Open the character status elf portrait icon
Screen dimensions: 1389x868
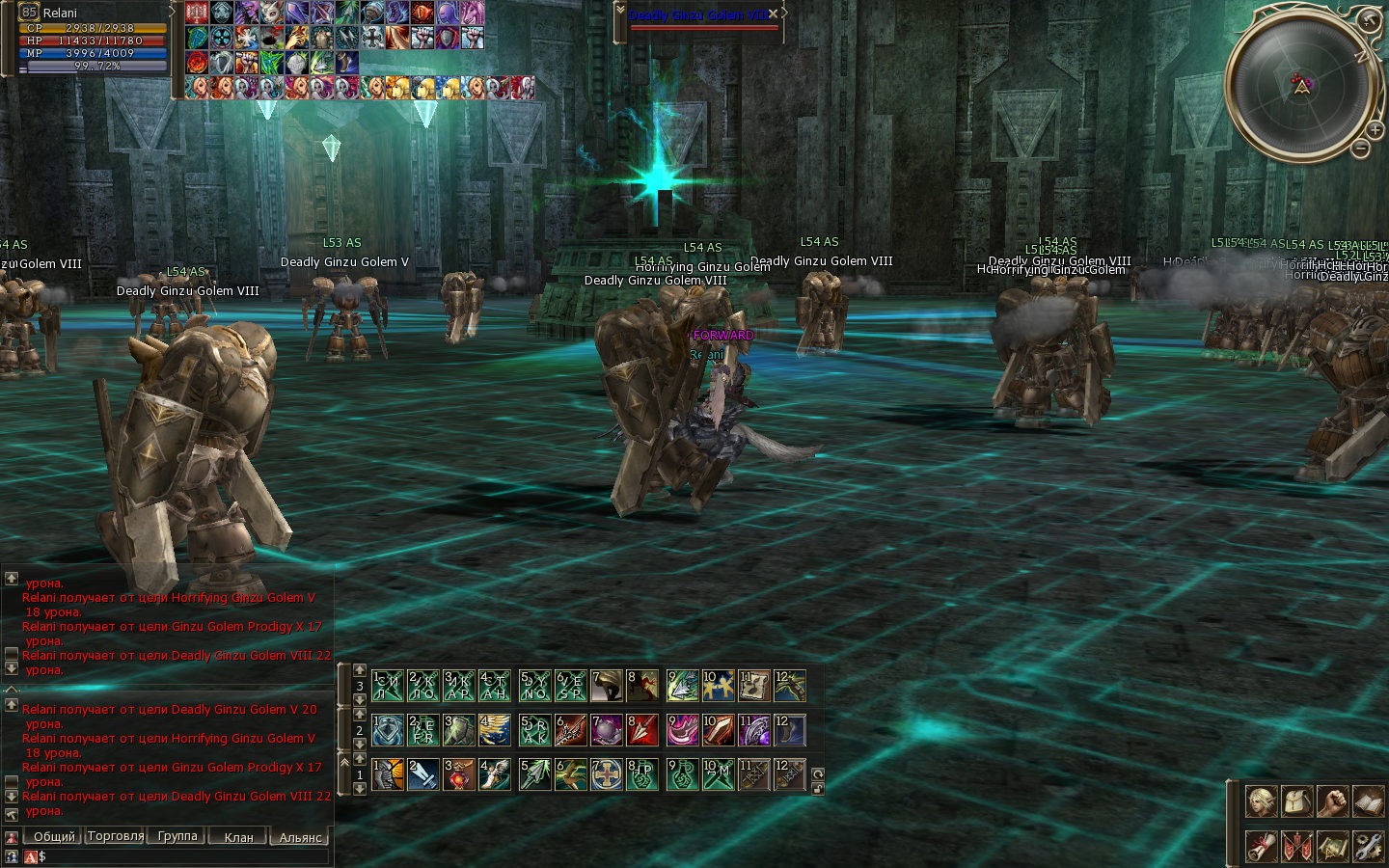[x=1262, y=801]
